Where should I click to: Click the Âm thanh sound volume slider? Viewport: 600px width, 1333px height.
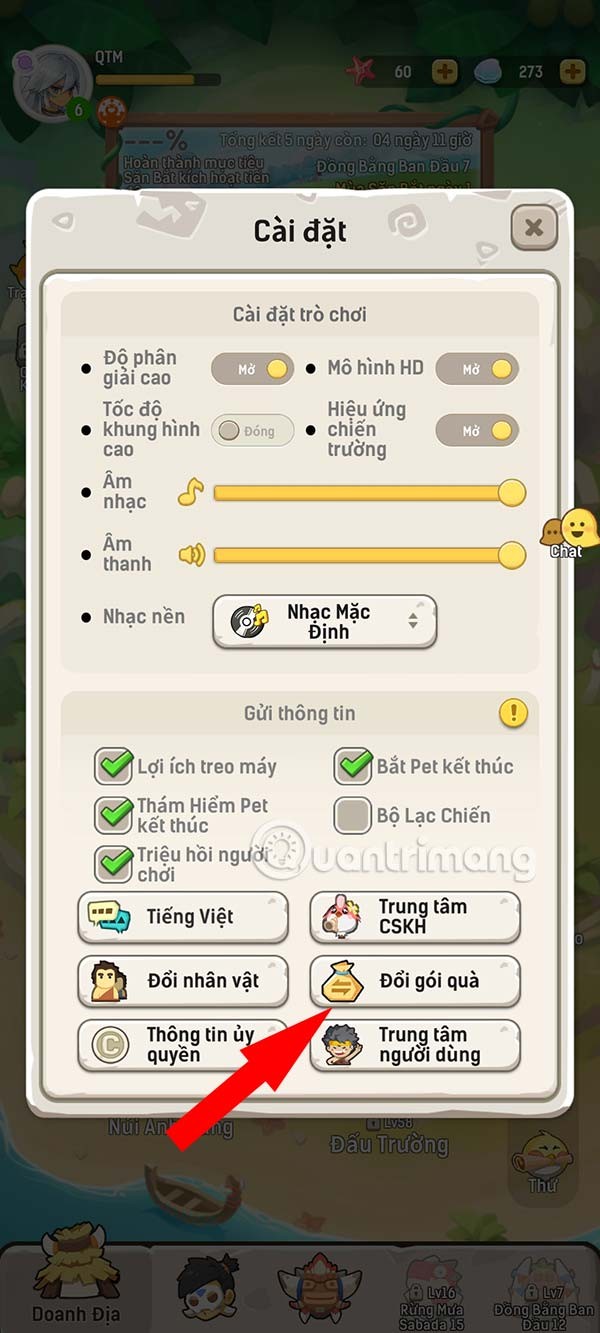(365, 555)
